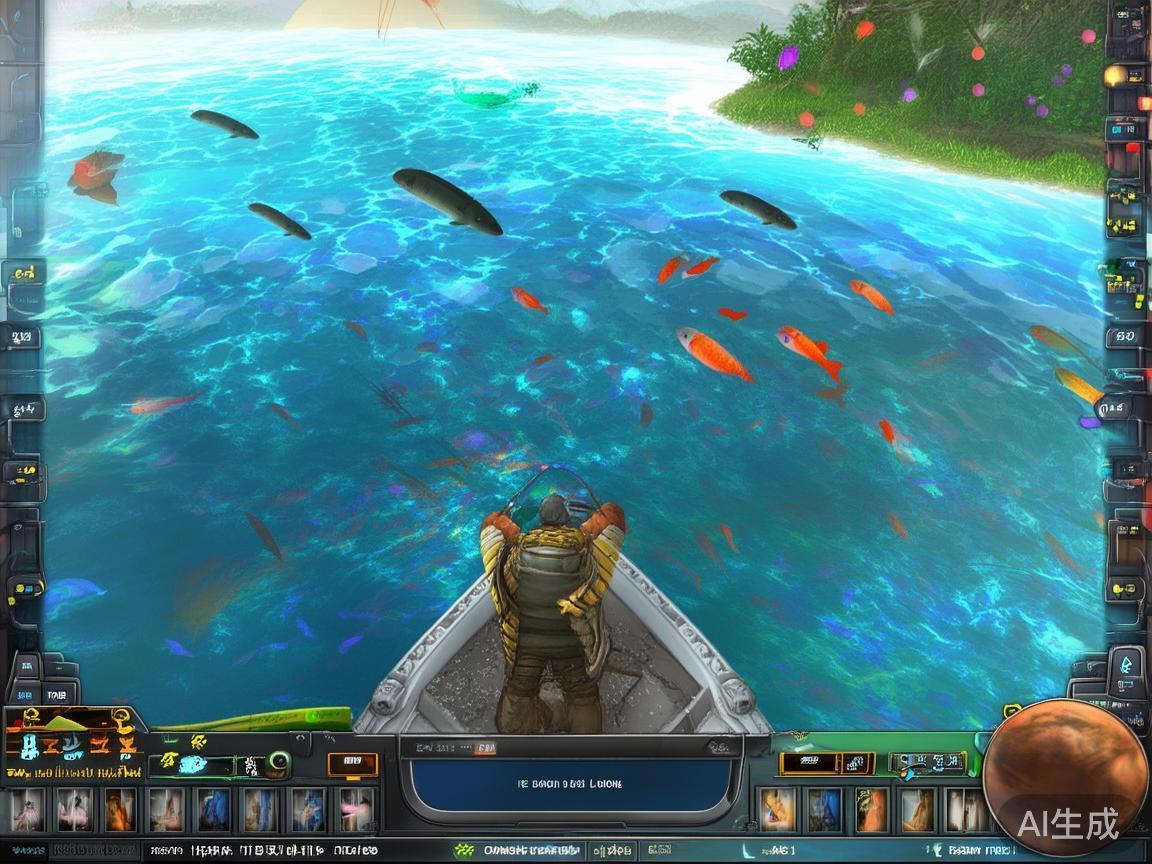This screenshot has height=864, width=1152.
Task: Click the orange-framed button left of message panel
Action: (x=353, y=765)
